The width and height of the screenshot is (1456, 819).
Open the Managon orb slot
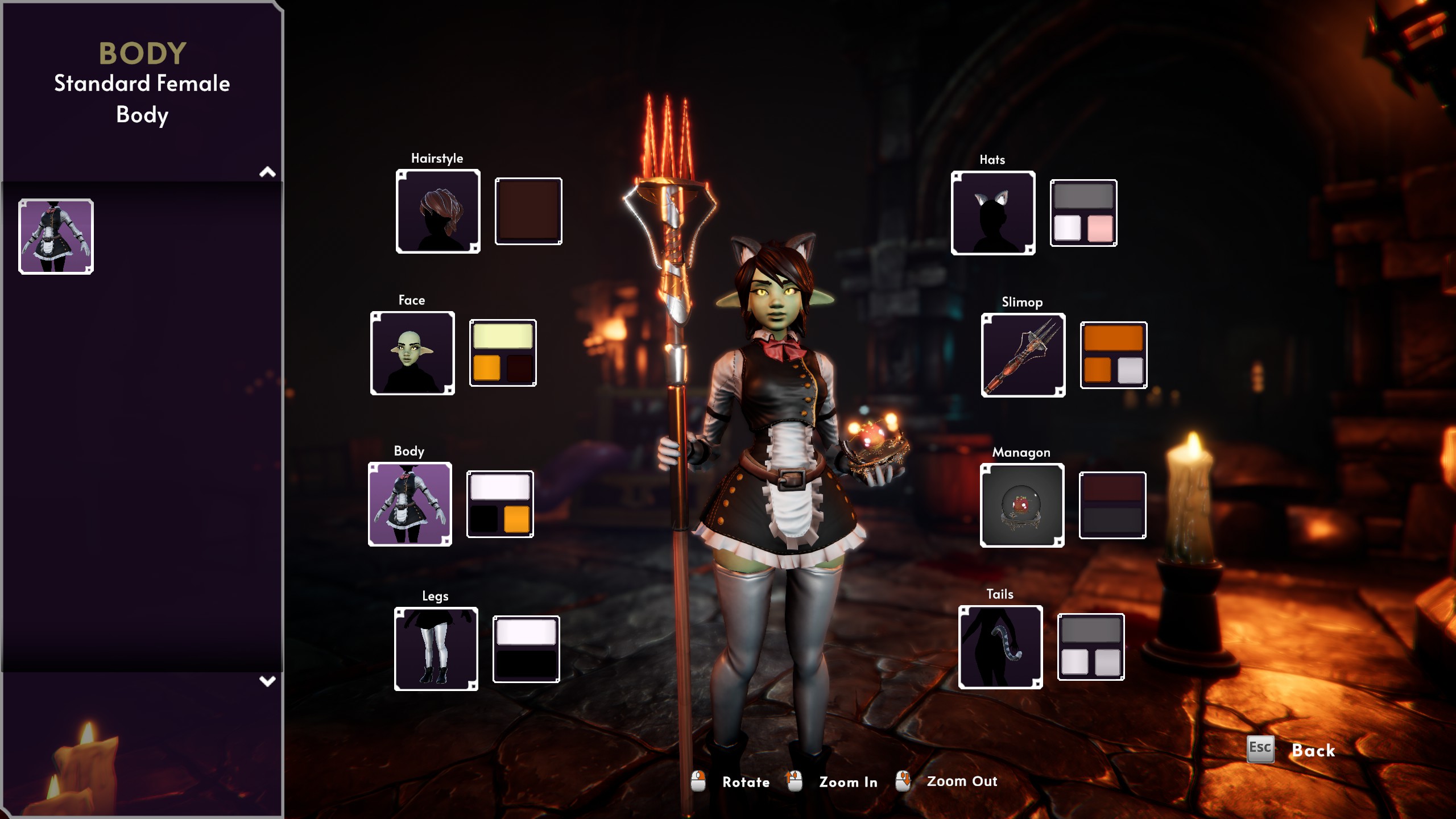tap(1021, 506)
